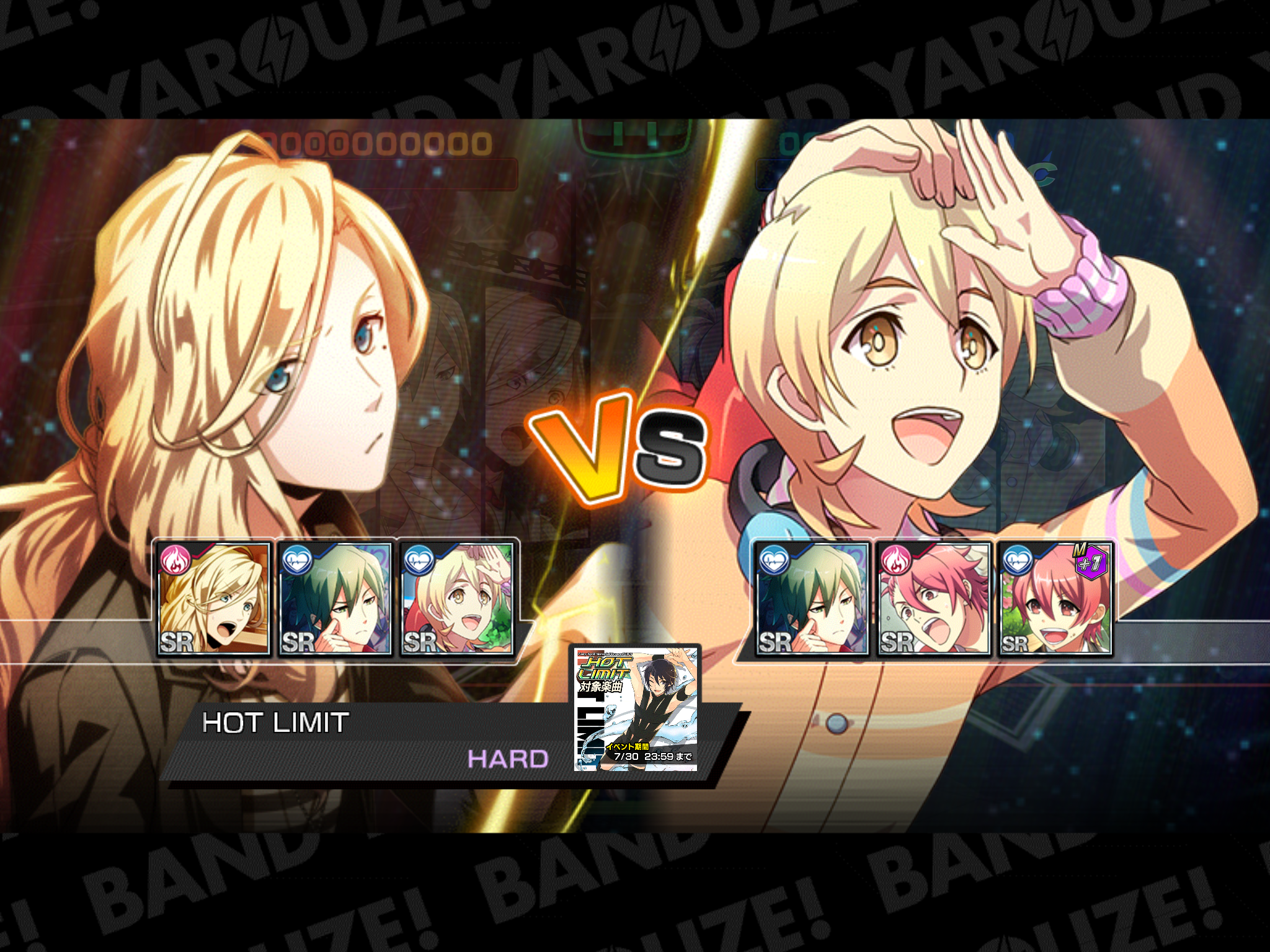The width and height of the screenshot is (1270, 952).
Task: Choose the shouting pink-haired SR card
Action: tap(933, 599)
